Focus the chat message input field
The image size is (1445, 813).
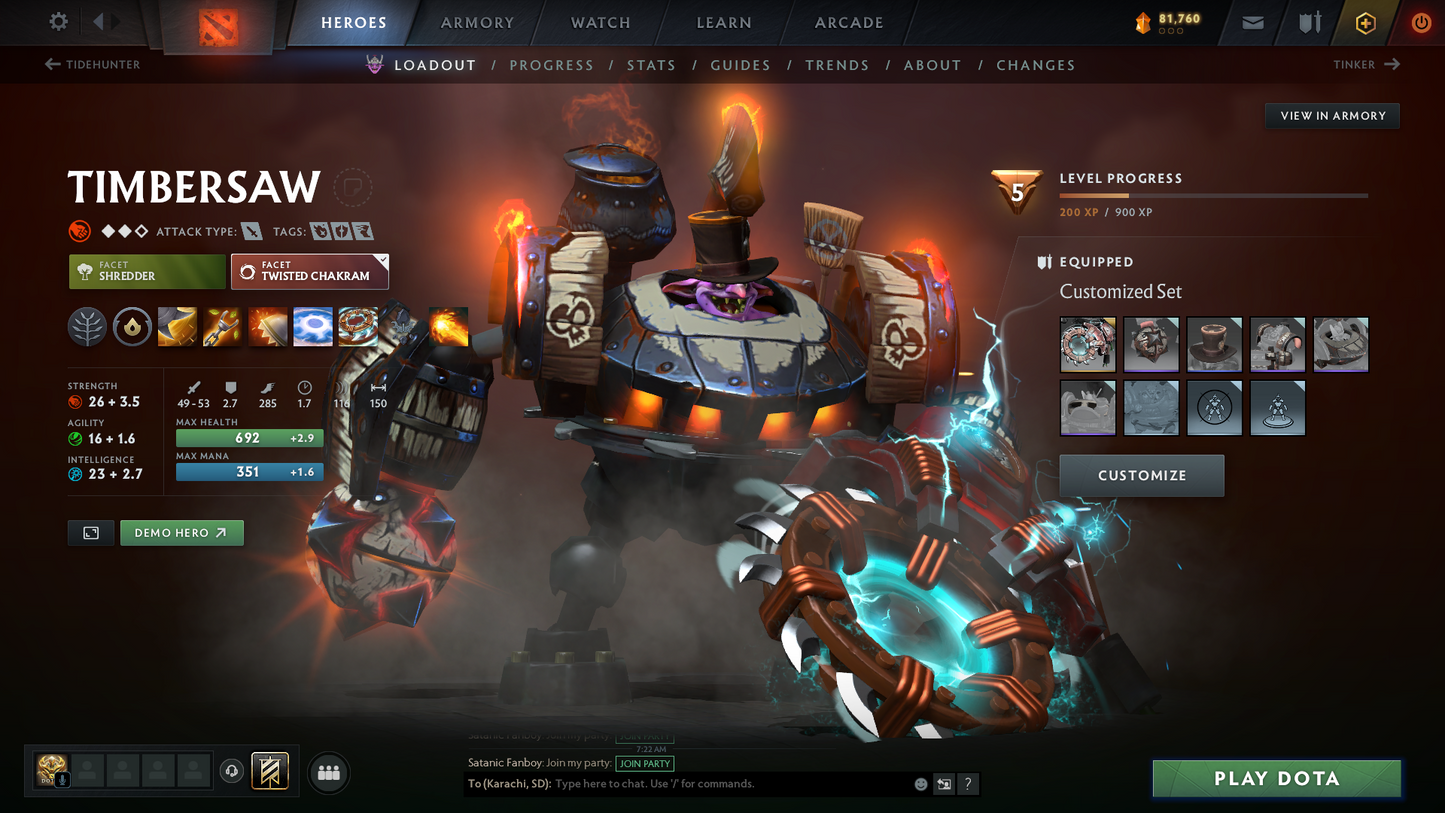click(x=730, y=784)
